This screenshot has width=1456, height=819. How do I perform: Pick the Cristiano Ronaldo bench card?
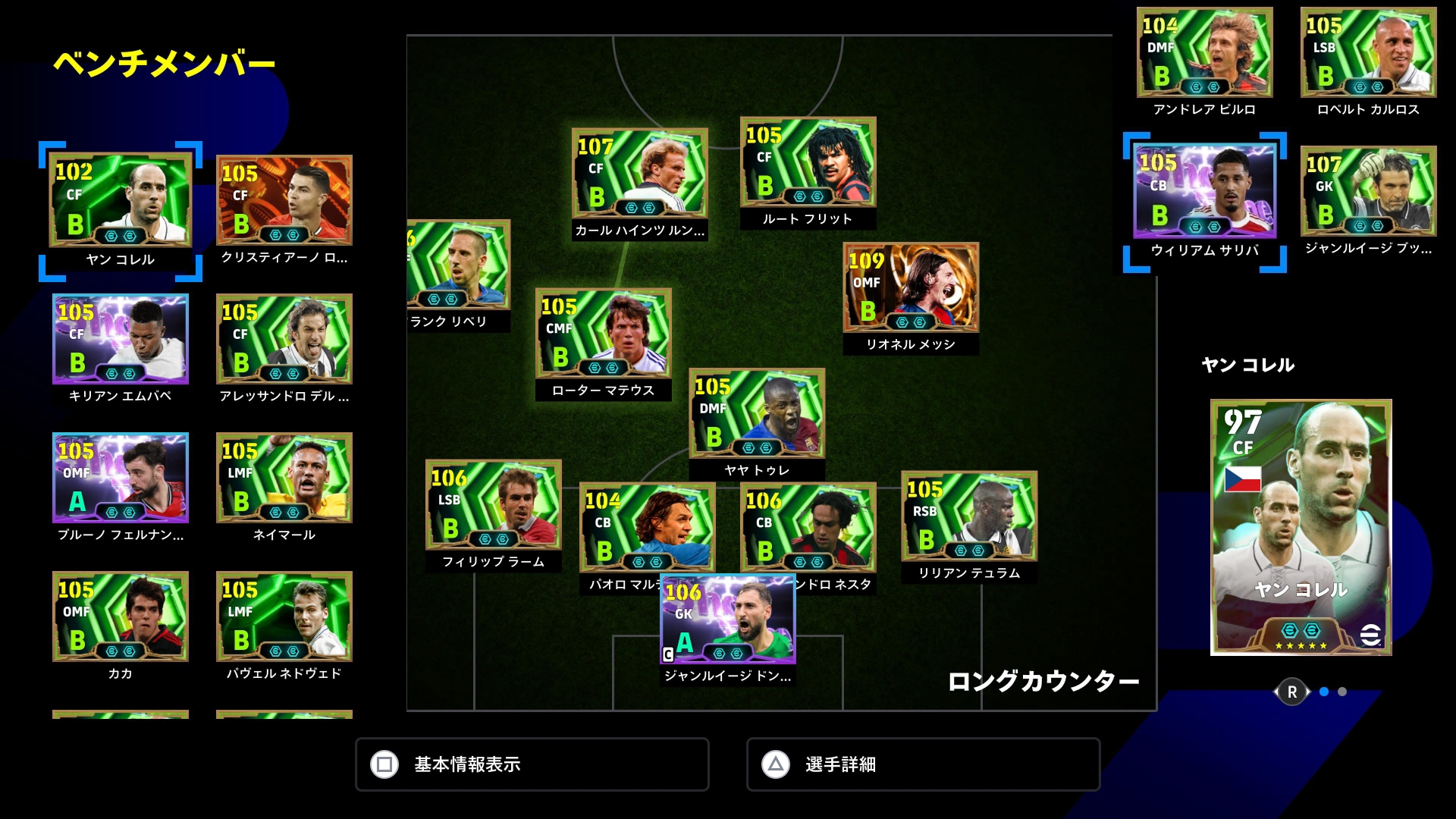point(284,200)
